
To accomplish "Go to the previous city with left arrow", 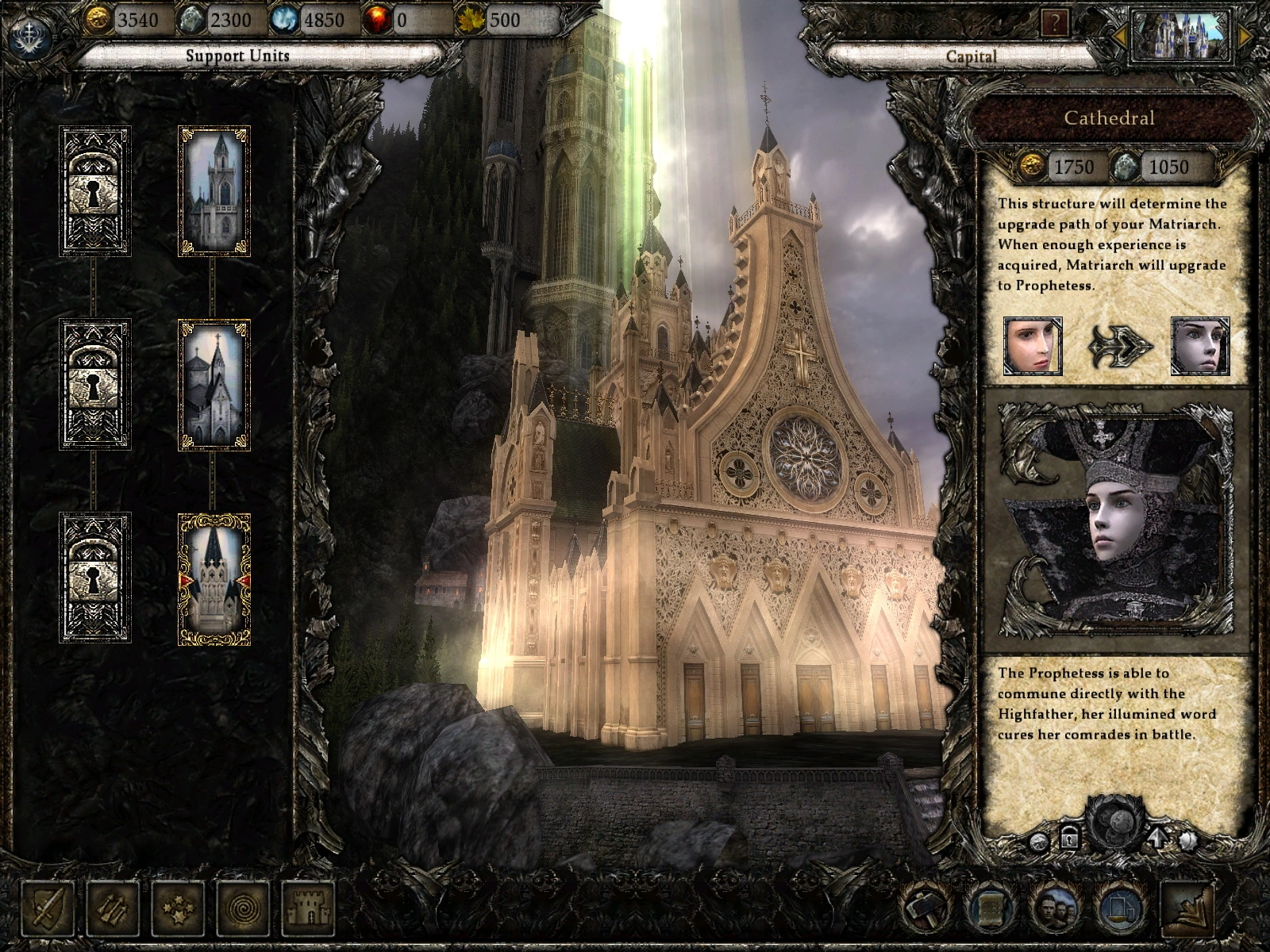I will pyautogui.click(x=1120, y=36).
